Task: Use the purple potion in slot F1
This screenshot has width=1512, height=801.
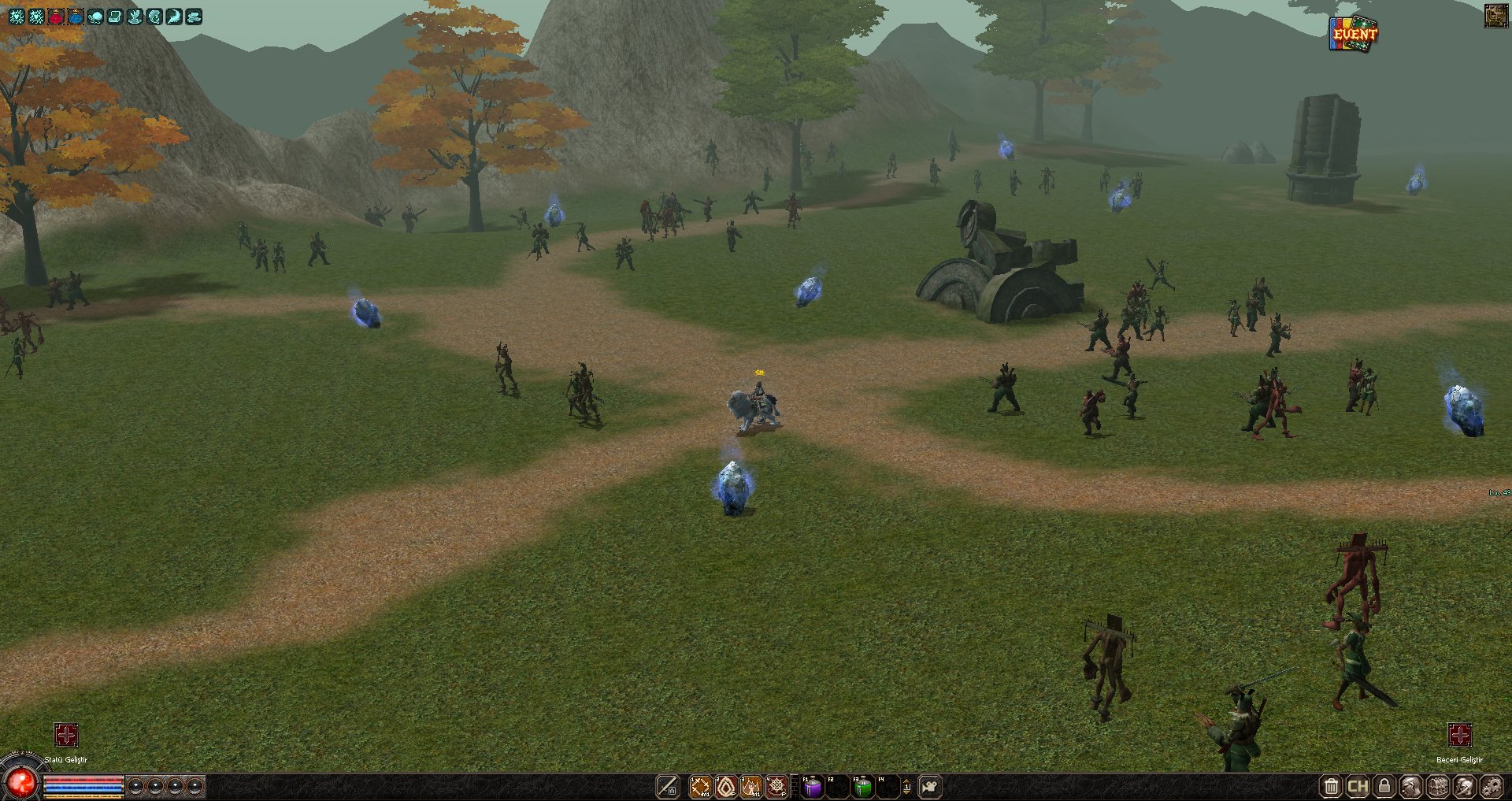Action: click(x=812, y=786)
